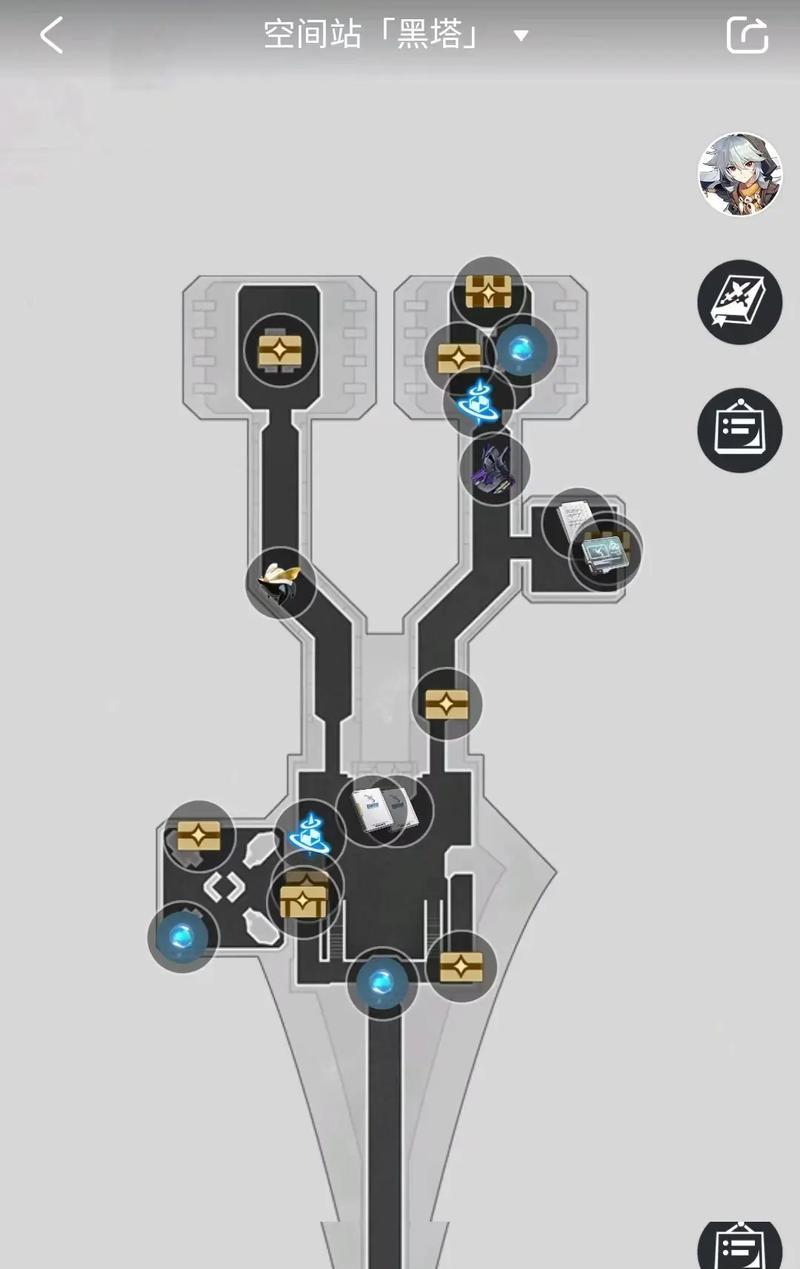Open the character avatar profile
The width and height of the screenshot is (800, 1269).
coord(739,174)
